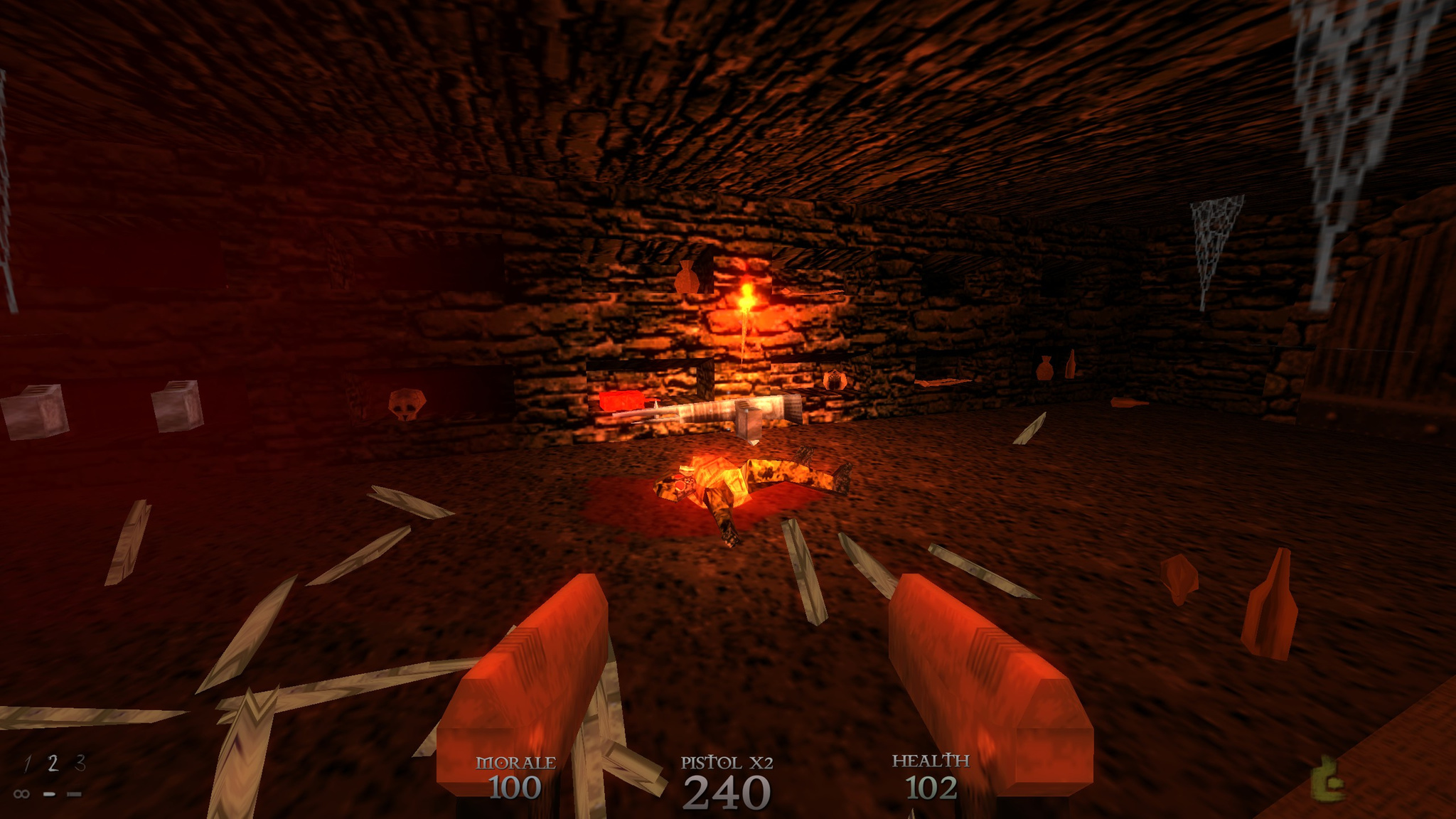The height and width of the screenshot is (819, 1456).
Task: Select the highlighted weapon slot 2
Action: coord(53,763)
